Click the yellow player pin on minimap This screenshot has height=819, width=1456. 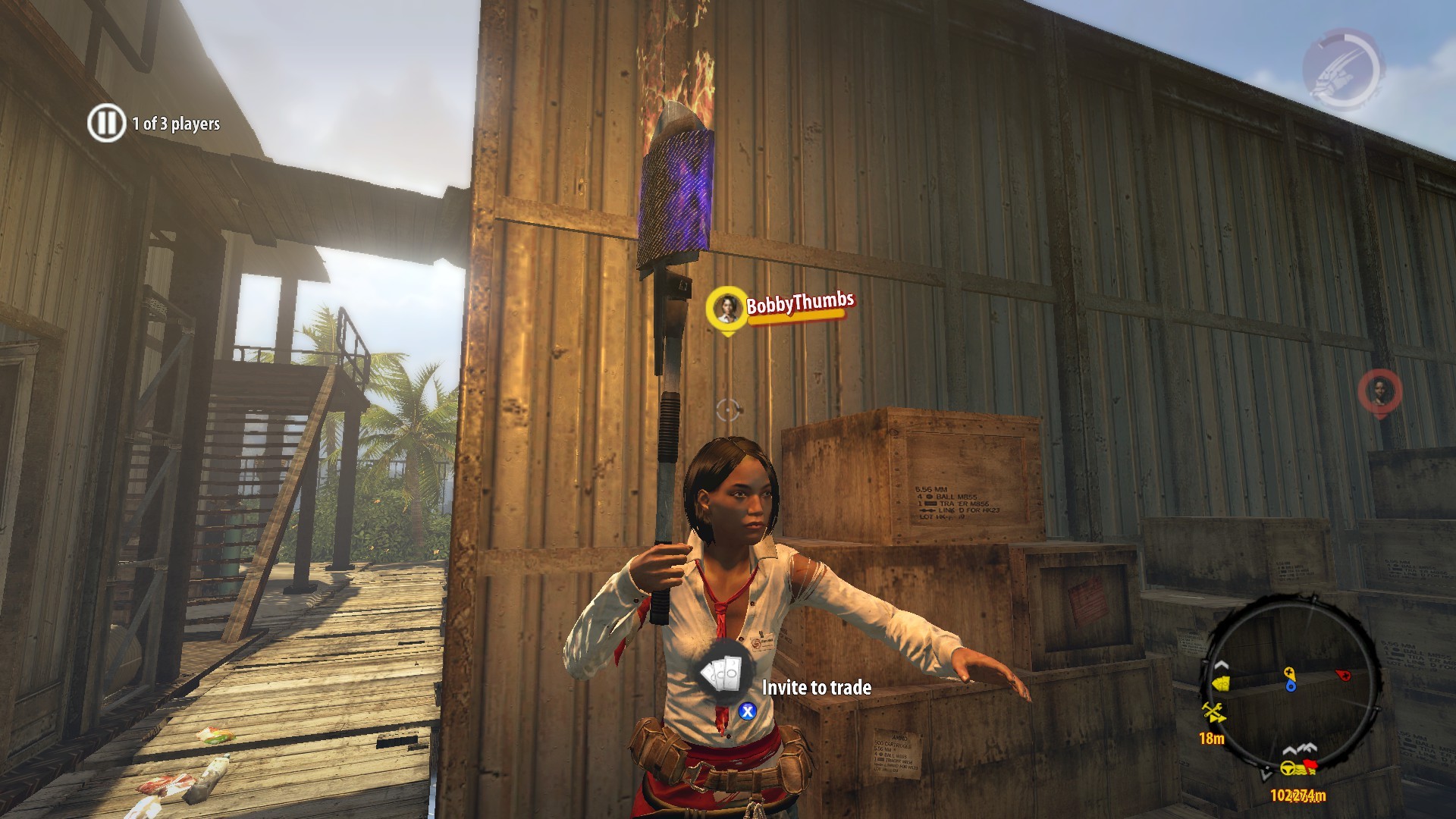coord(1288,673)
